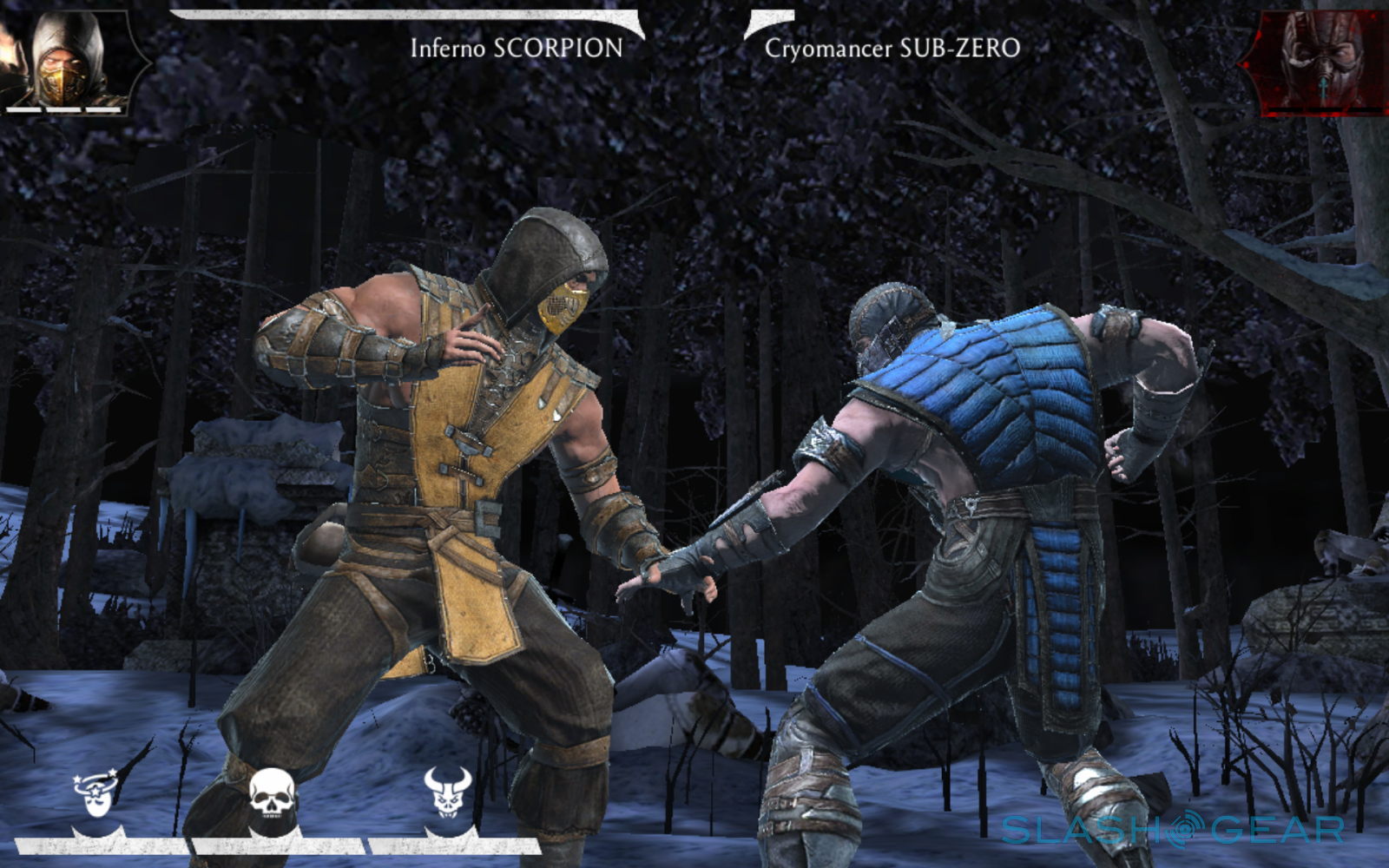Image resolution: width=1389 pixels, height=868 pixels.
Task: Select the Cryomancer Sub-Zero opponent portrait
Action: pyautogui.click(x=1320, y=61)
